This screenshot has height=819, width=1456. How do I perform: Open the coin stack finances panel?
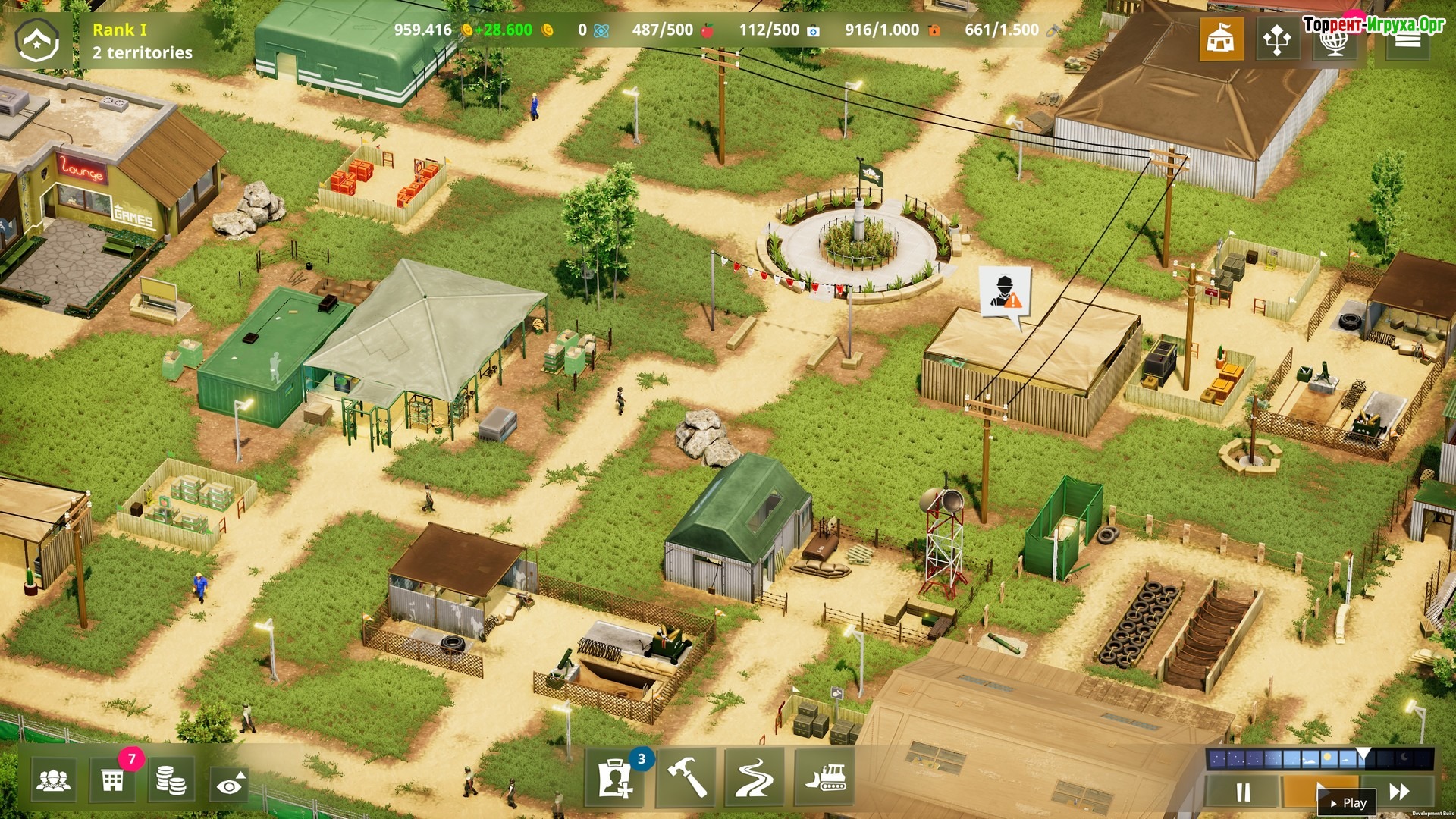pos(171,780)
